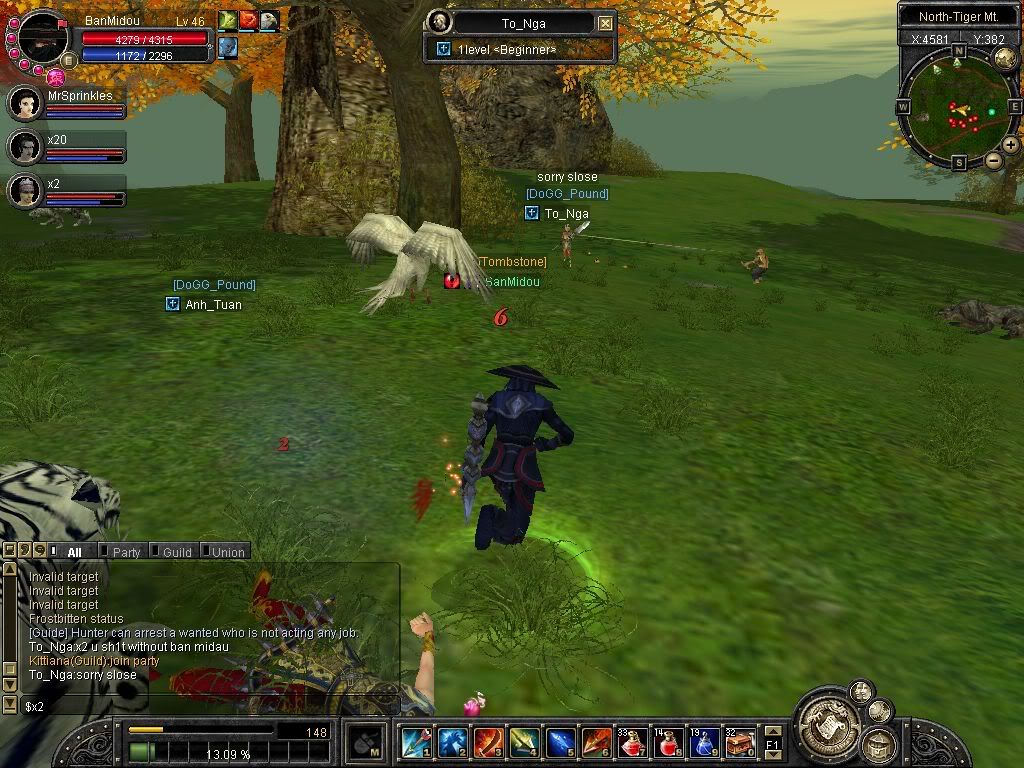Use the treasure chest item in slot 0
This screenshot has width=1024, height=768.
(740, 742)
